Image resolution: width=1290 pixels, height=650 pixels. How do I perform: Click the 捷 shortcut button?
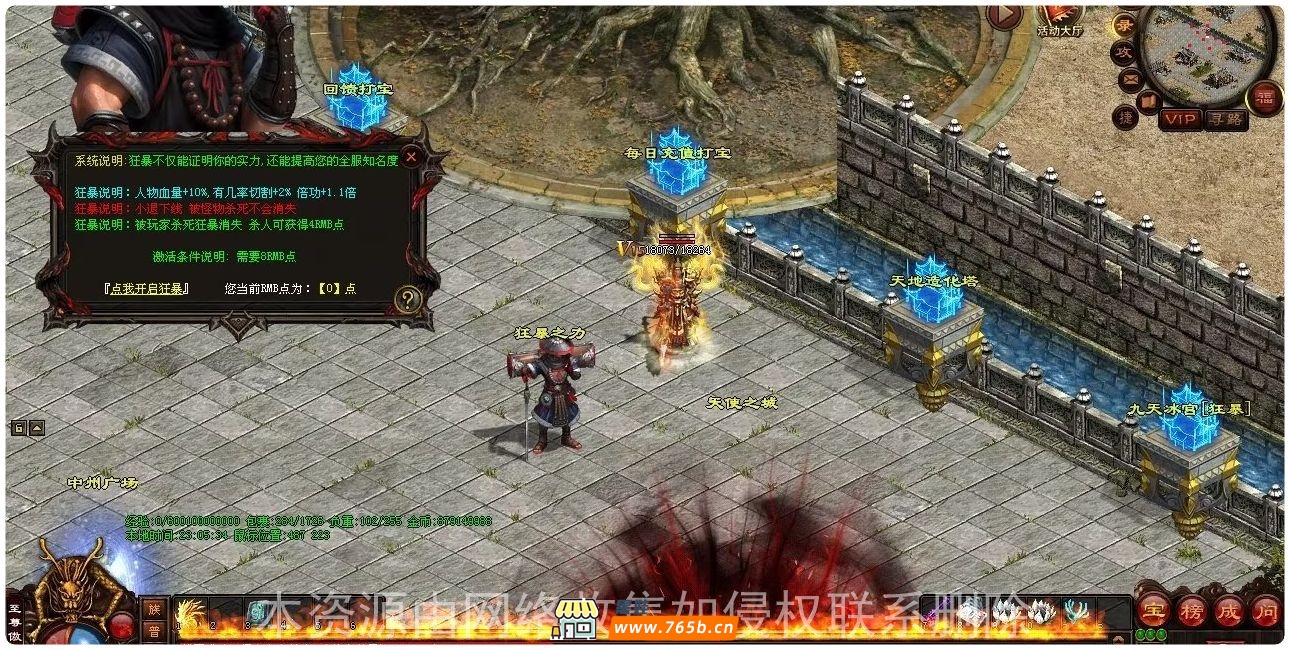click(x=1126, y=118)
